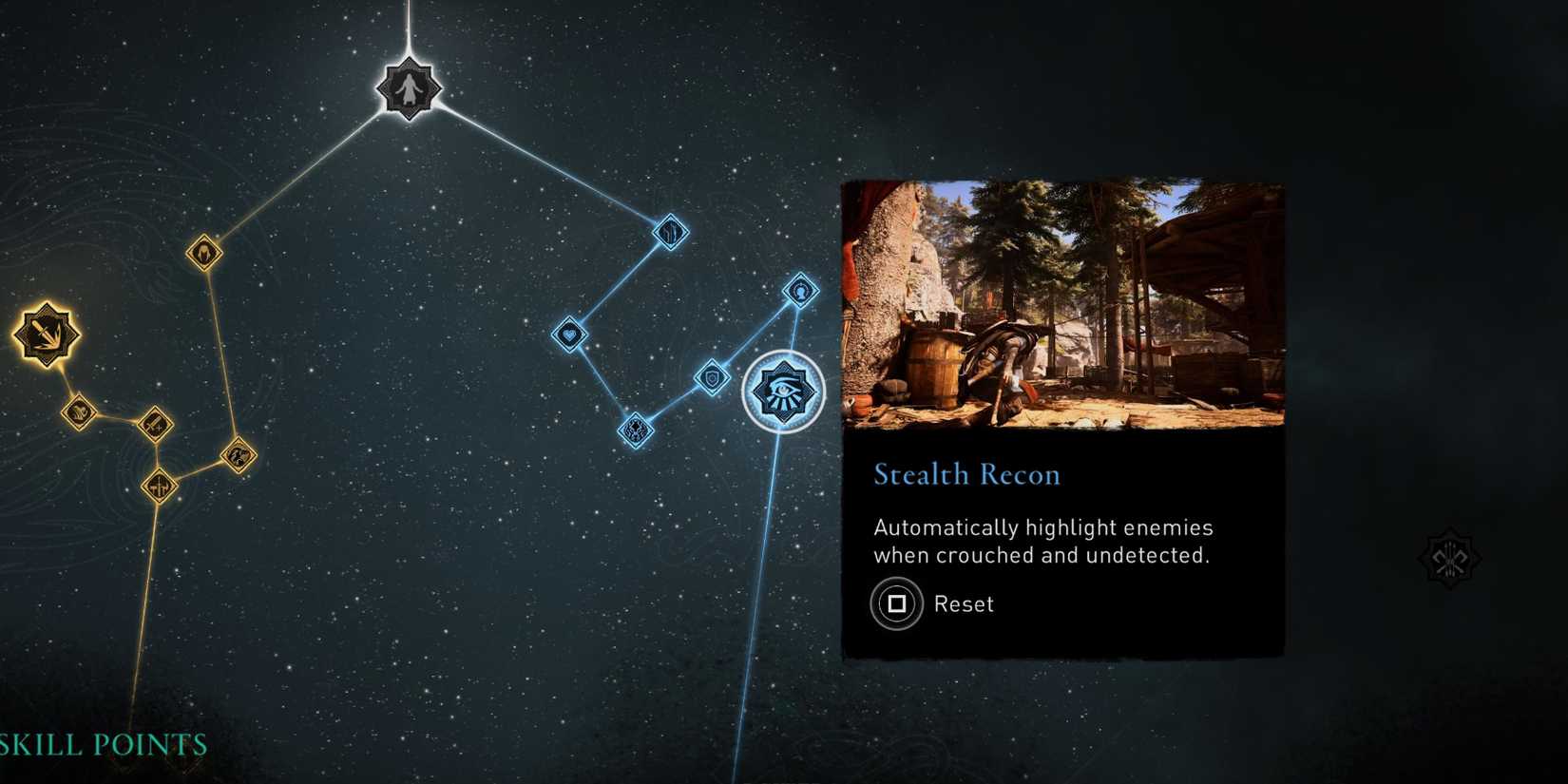Select the small yellow node below the dagger hub
Viewport: 1568px width, 784px height.
pos(79,412)
